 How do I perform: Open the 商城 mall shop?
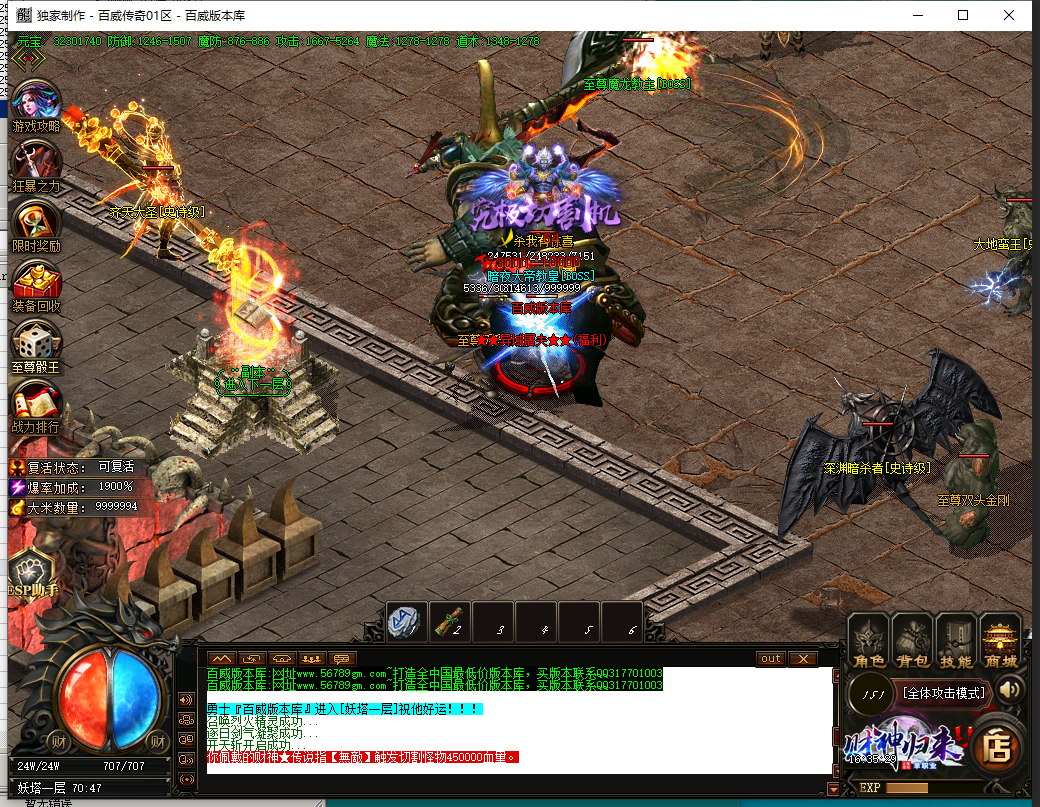click(1000, 640)
